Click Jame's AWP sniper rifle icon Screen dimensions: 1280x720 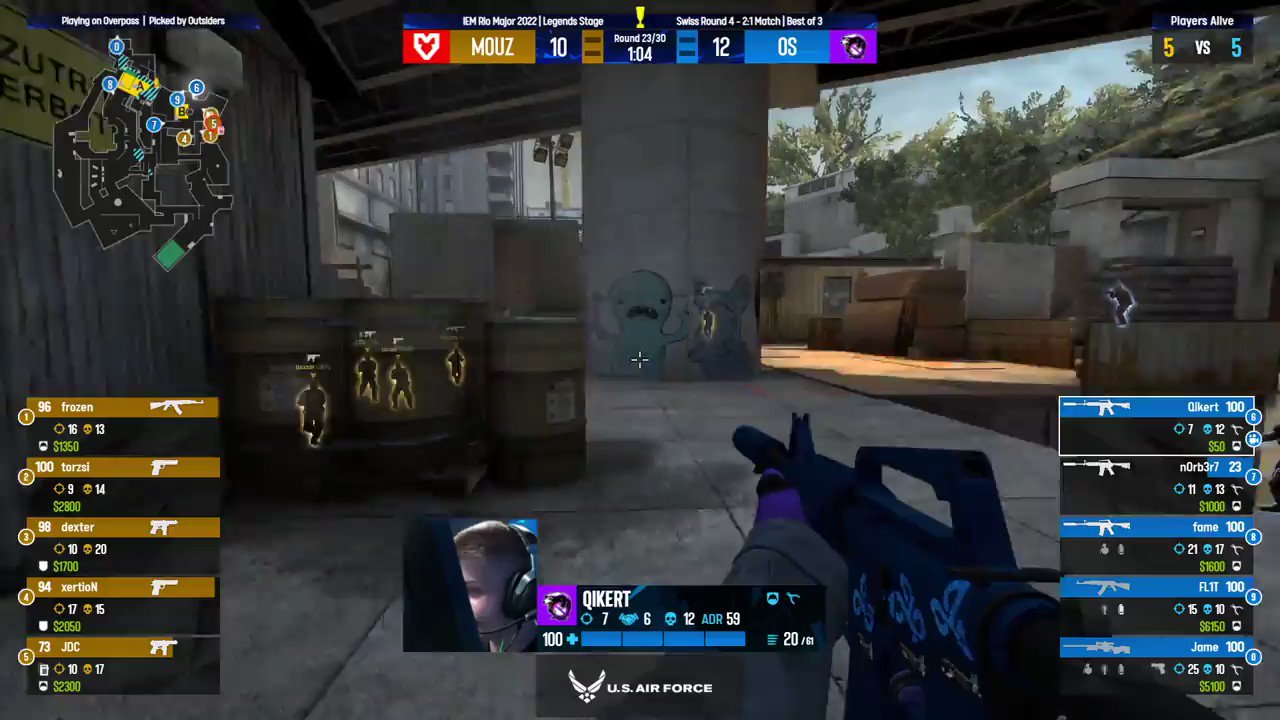pyautogui.click(x=1098, y=646)
